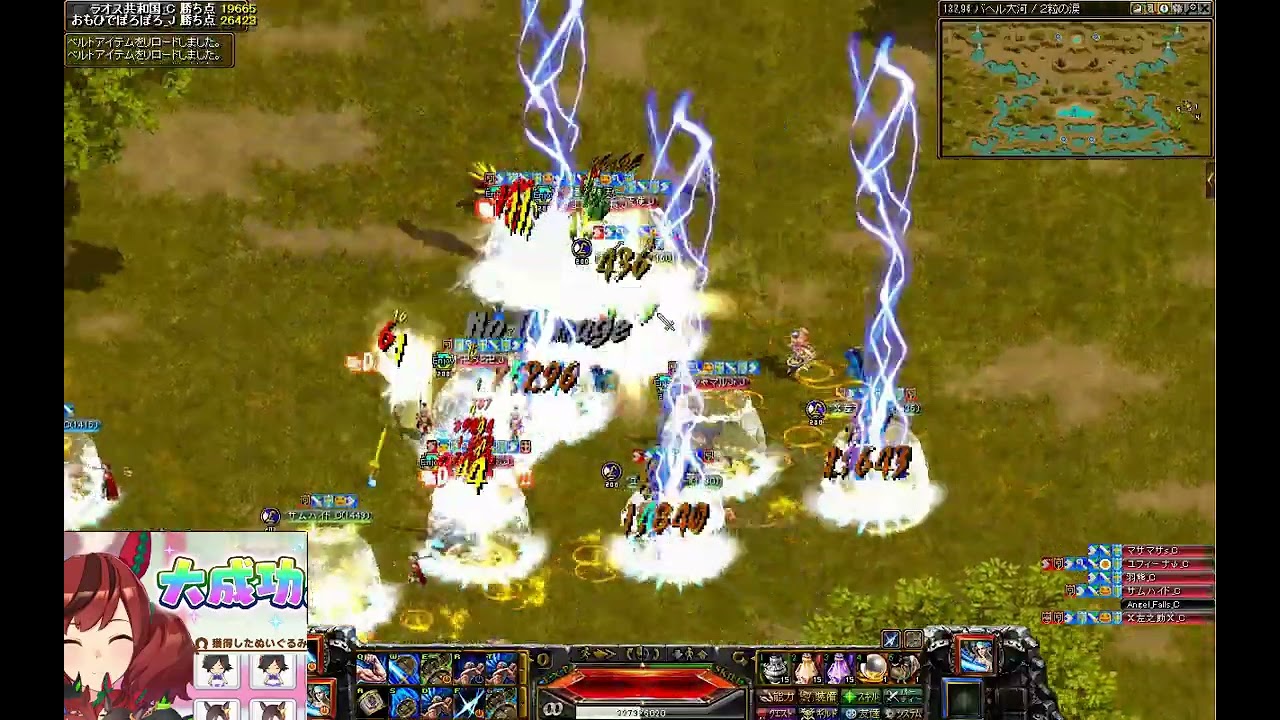Toggle the orange power indicator on the F skill
This screenshot has width=1280, height=720.
coord(480,710)
